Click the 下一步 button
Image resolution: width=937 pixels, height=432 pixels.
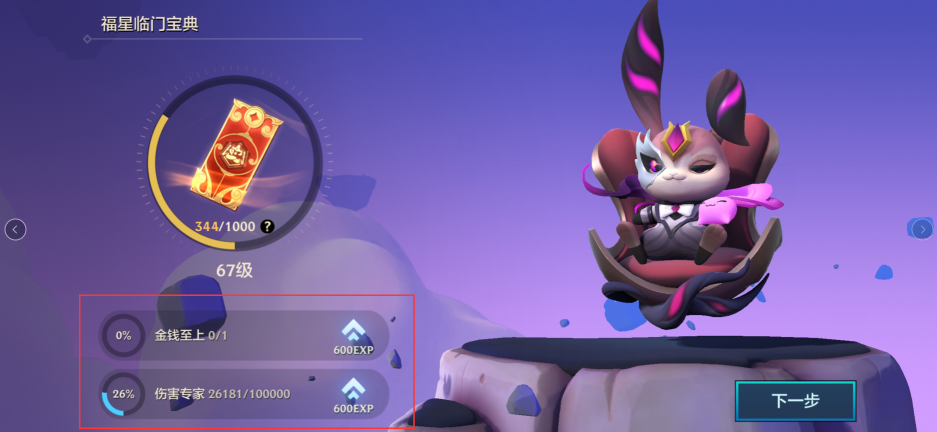(x=795, y=401)
